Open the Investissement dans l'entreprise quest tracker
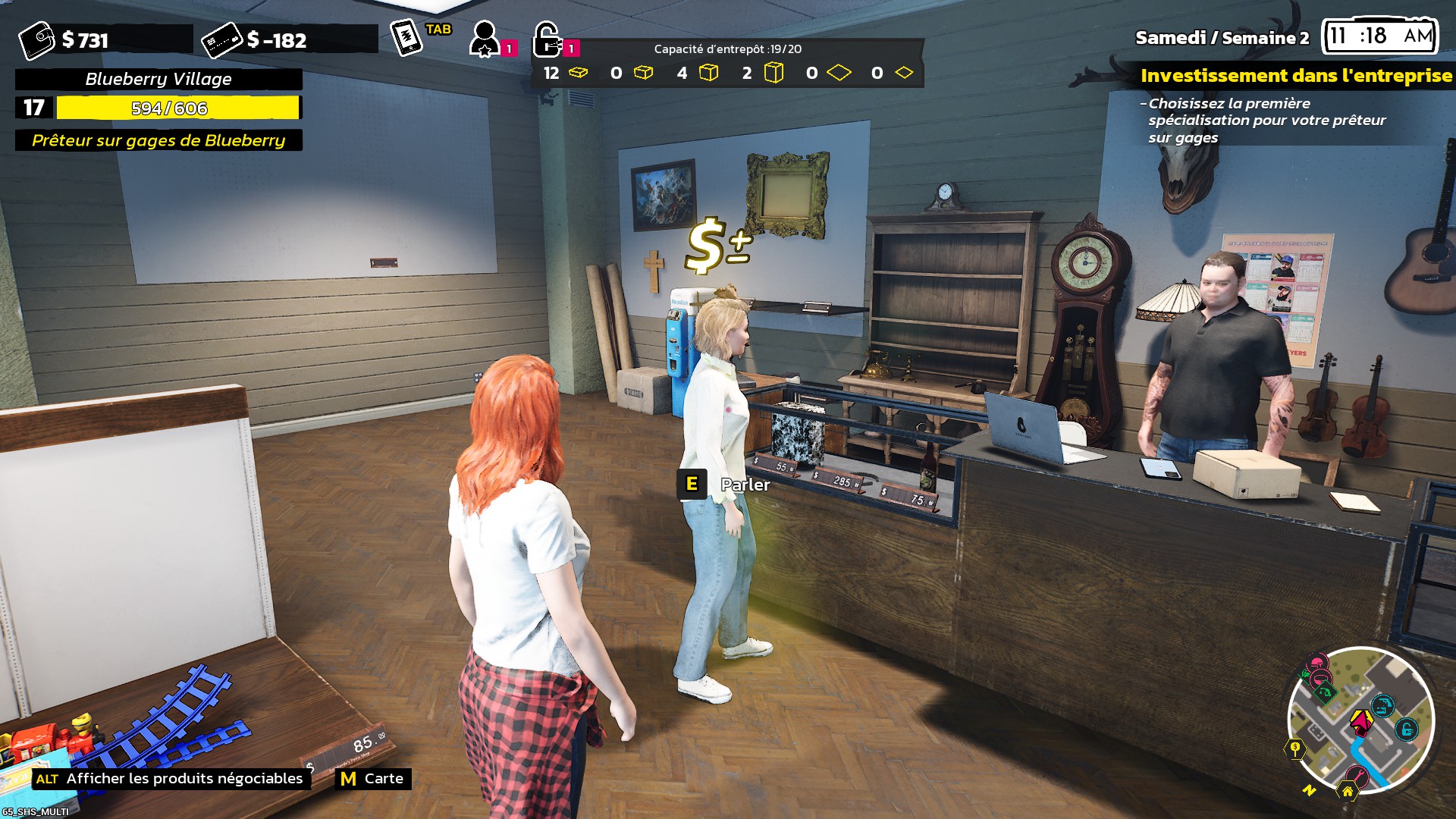The width and height of the screenshot is (1456, 819). coord(1295,76)
